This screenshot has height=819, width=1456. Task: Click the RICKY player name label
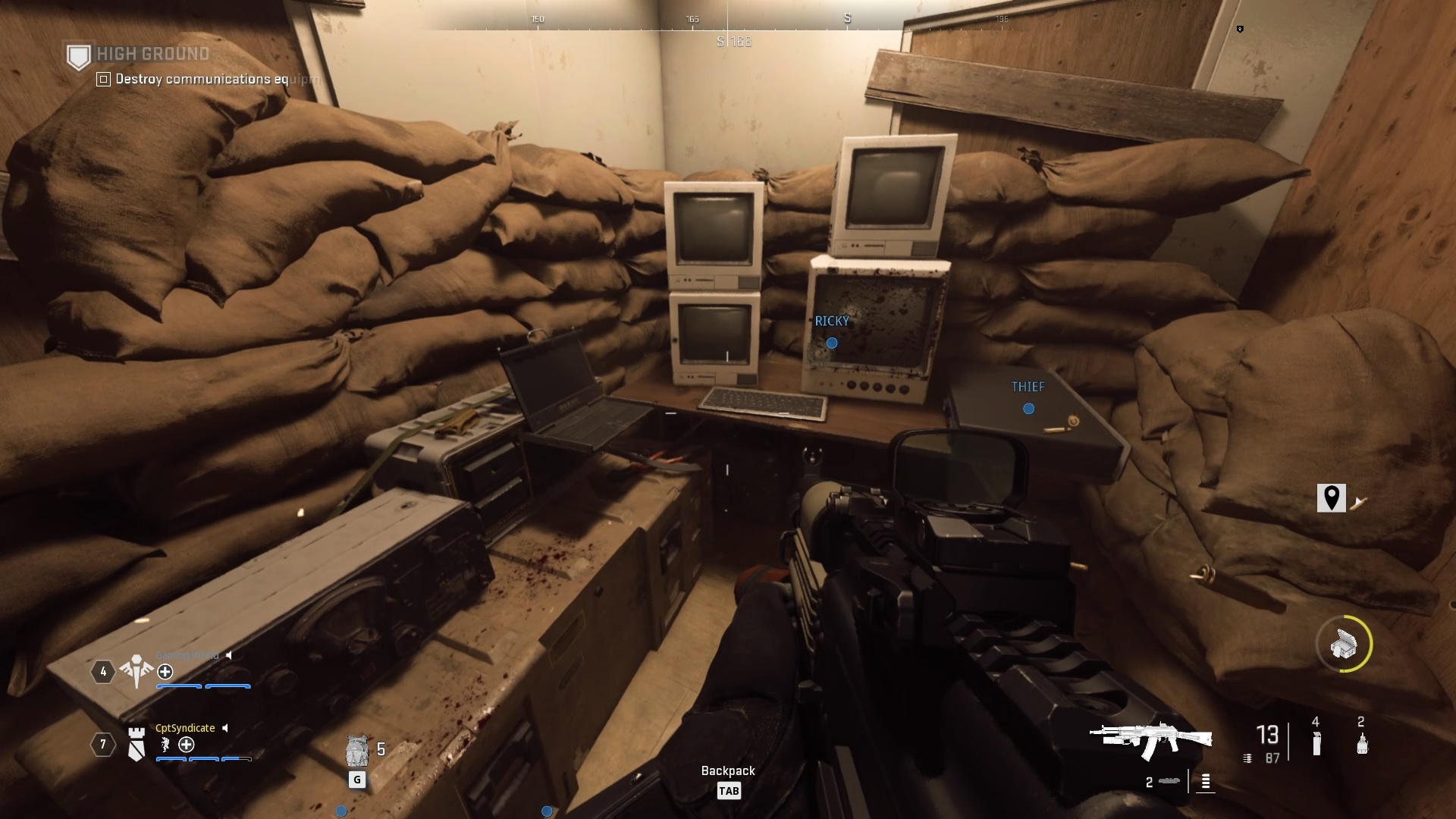pyautogui.click(x=832, y=322)
